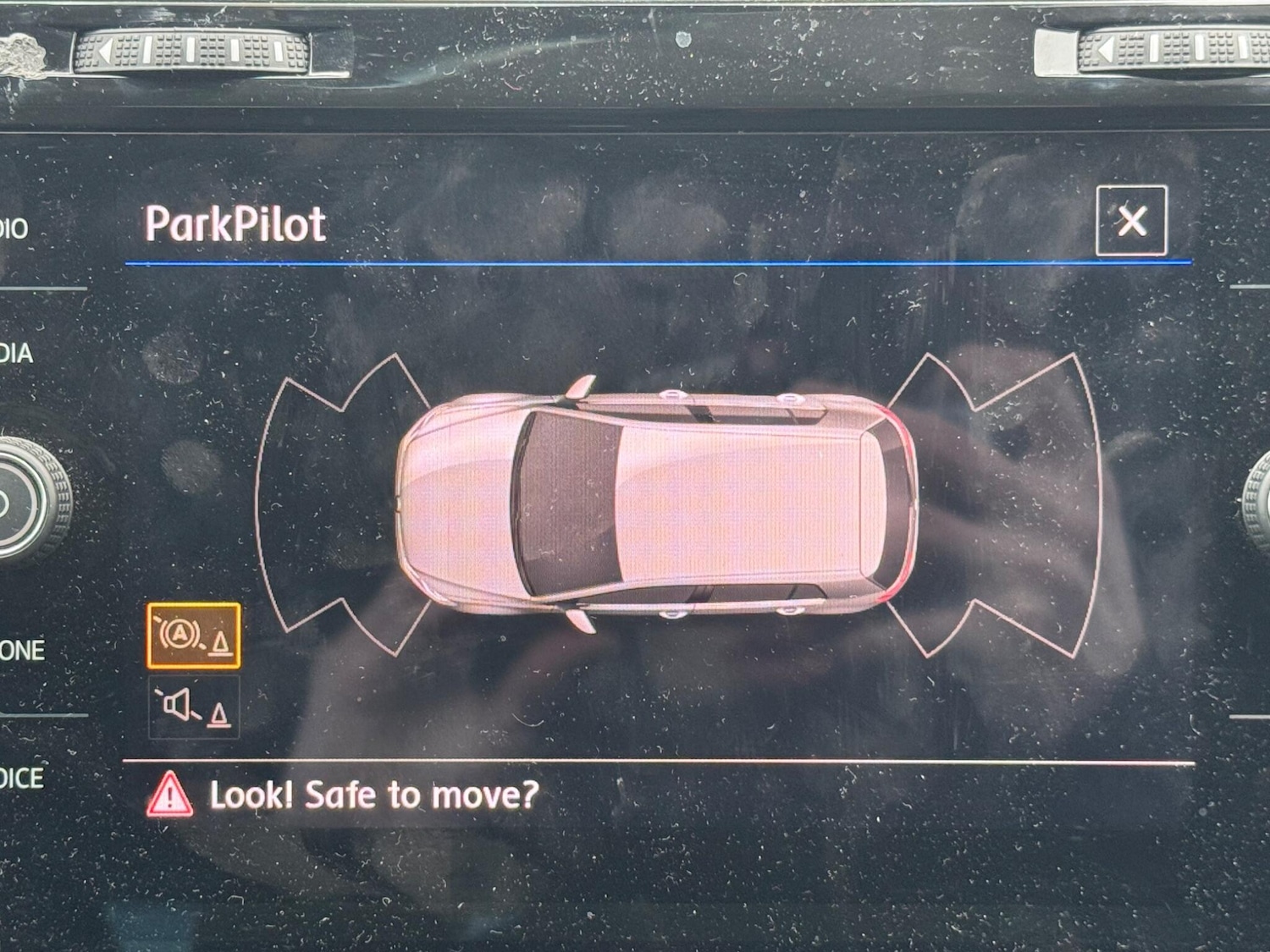1270x952 pixels.
Task: Close the ParkPilot screen
Action: [1131, 221]
